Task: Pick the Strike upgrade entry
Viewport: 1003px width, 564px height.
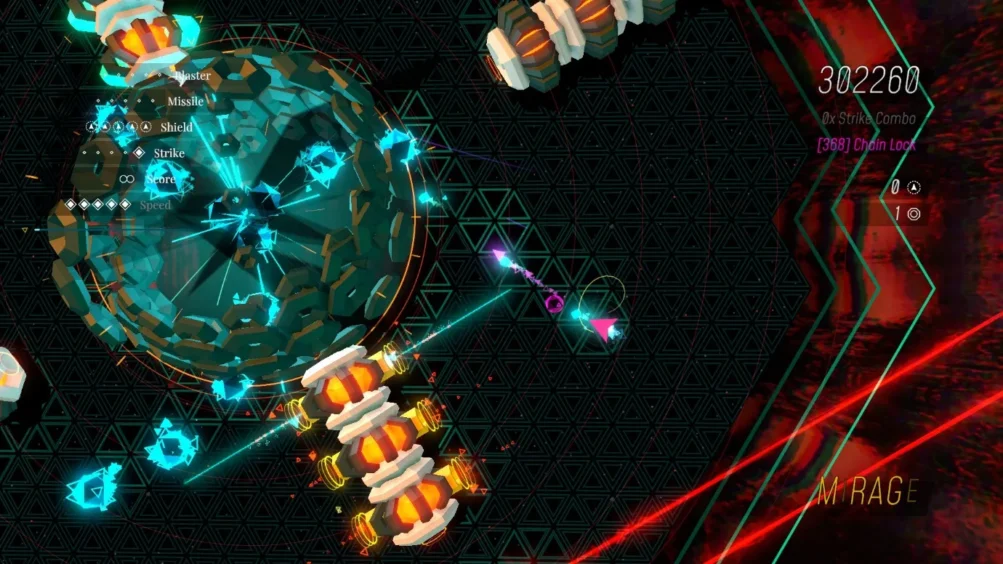Action: pos(169,153)
